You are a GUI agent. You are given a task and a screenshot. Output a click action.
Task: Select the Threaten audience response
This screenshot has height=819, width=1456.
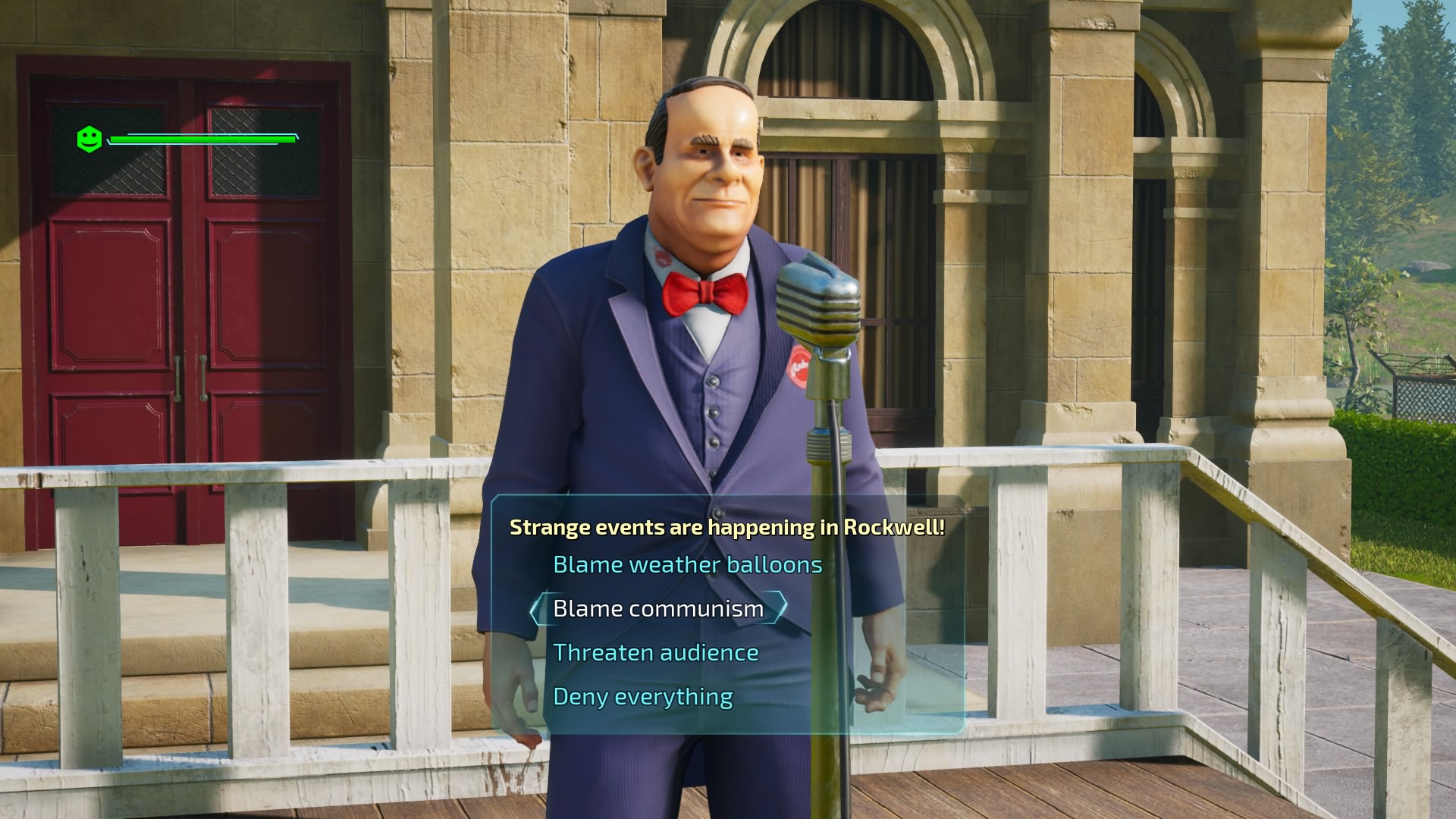coord(655,652)
